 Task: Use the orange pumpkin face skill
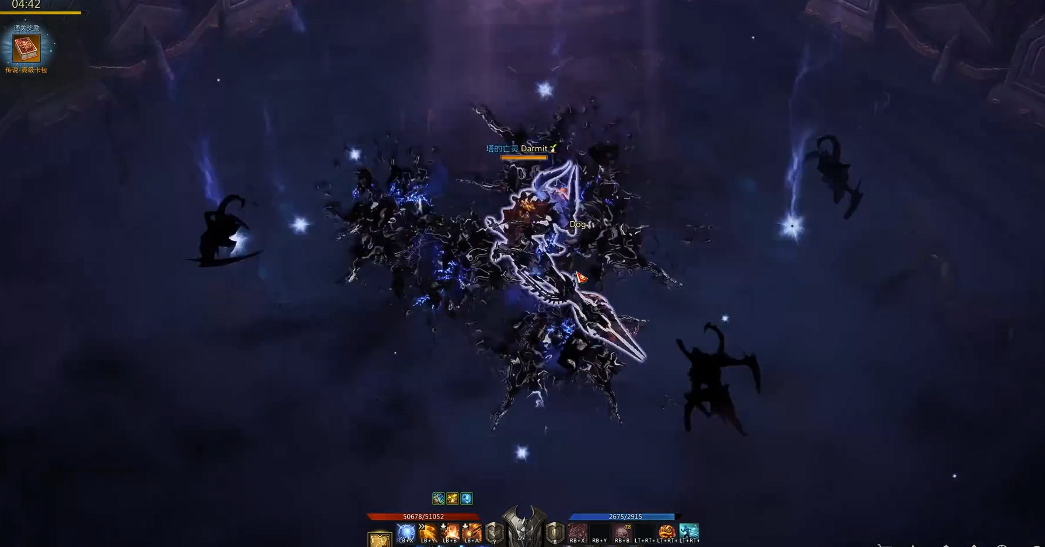click(667, 532)
